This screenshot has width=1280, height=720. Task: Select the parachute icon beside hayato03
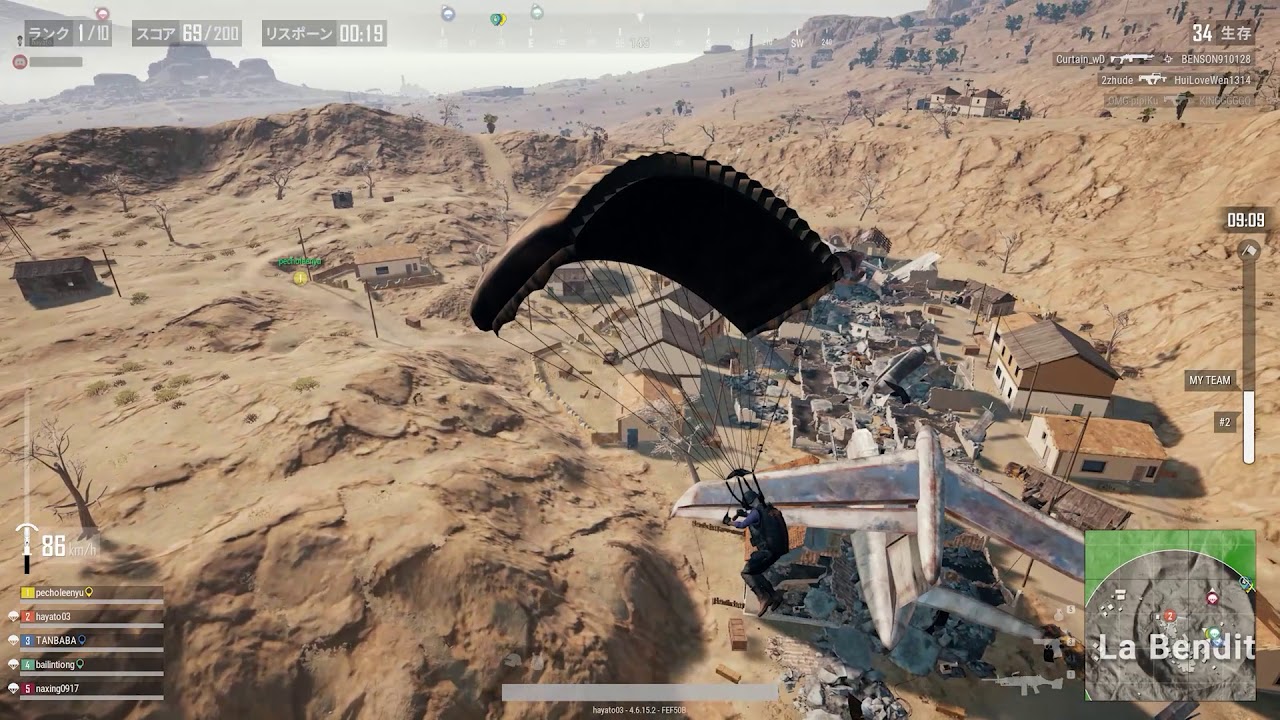tap(13, 615)
